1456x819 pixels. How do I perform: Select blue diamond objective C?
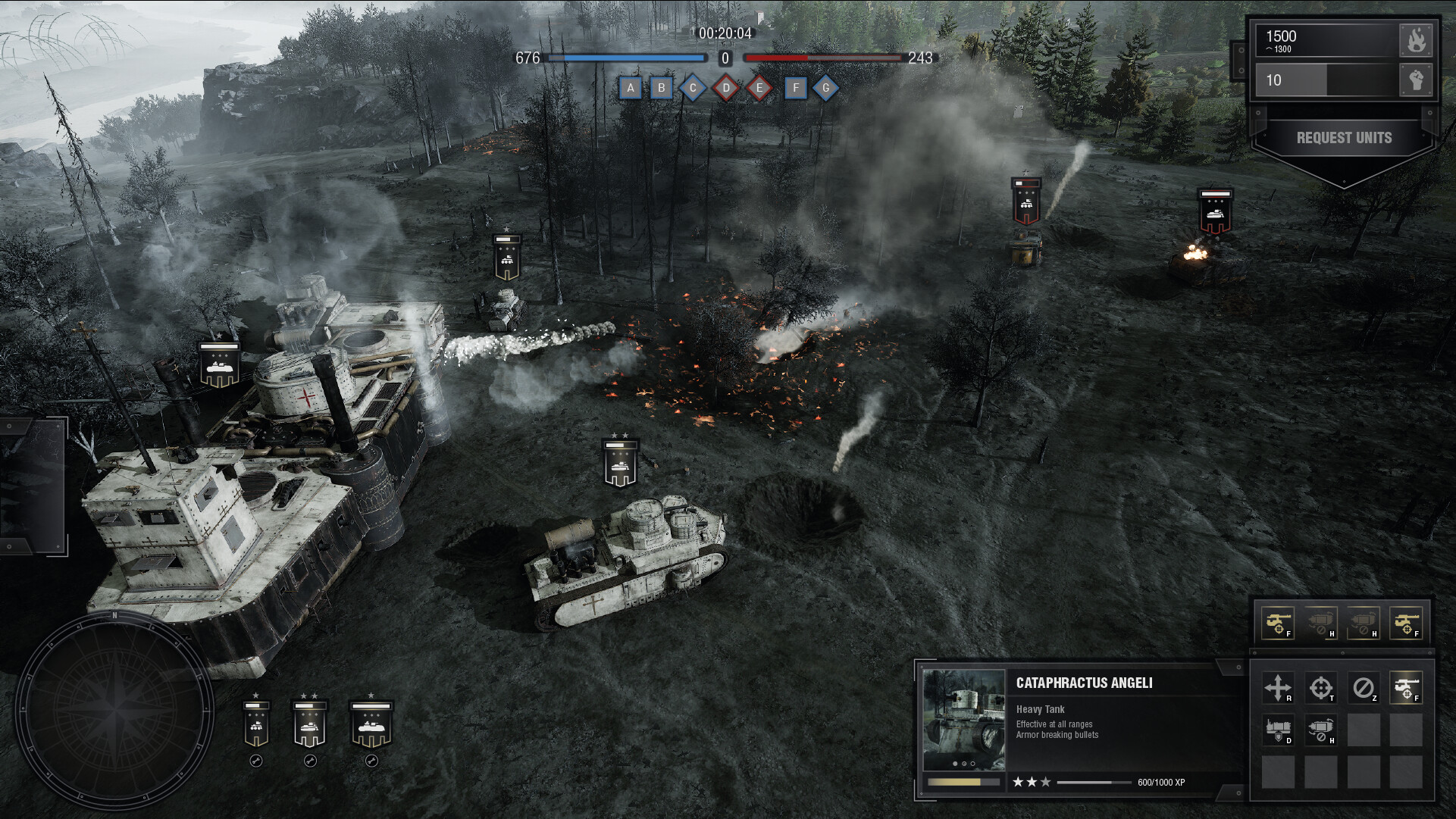tap(693, 88)
